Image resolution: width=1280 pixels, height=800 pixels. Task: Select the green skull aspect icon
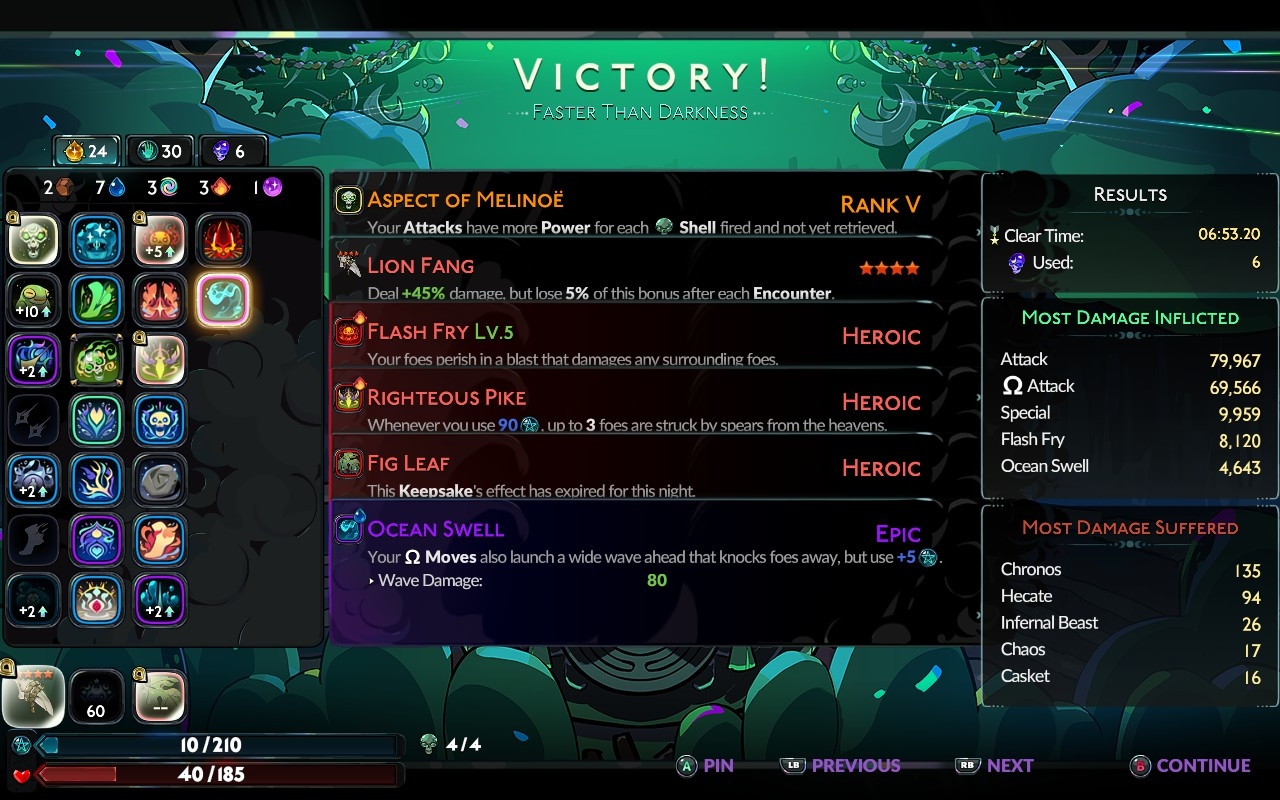(35, 241)
